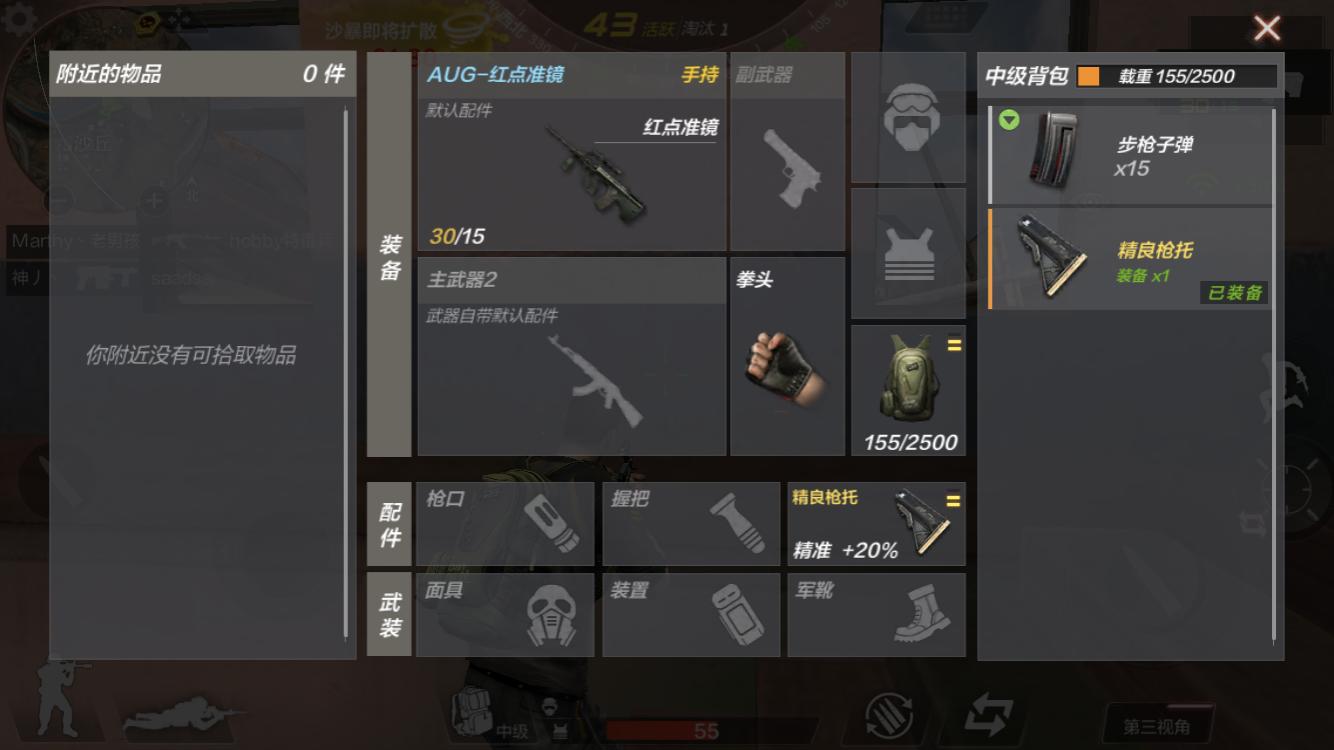
Task: Click the 面具 gas mask slot
Action: (505, 615)
